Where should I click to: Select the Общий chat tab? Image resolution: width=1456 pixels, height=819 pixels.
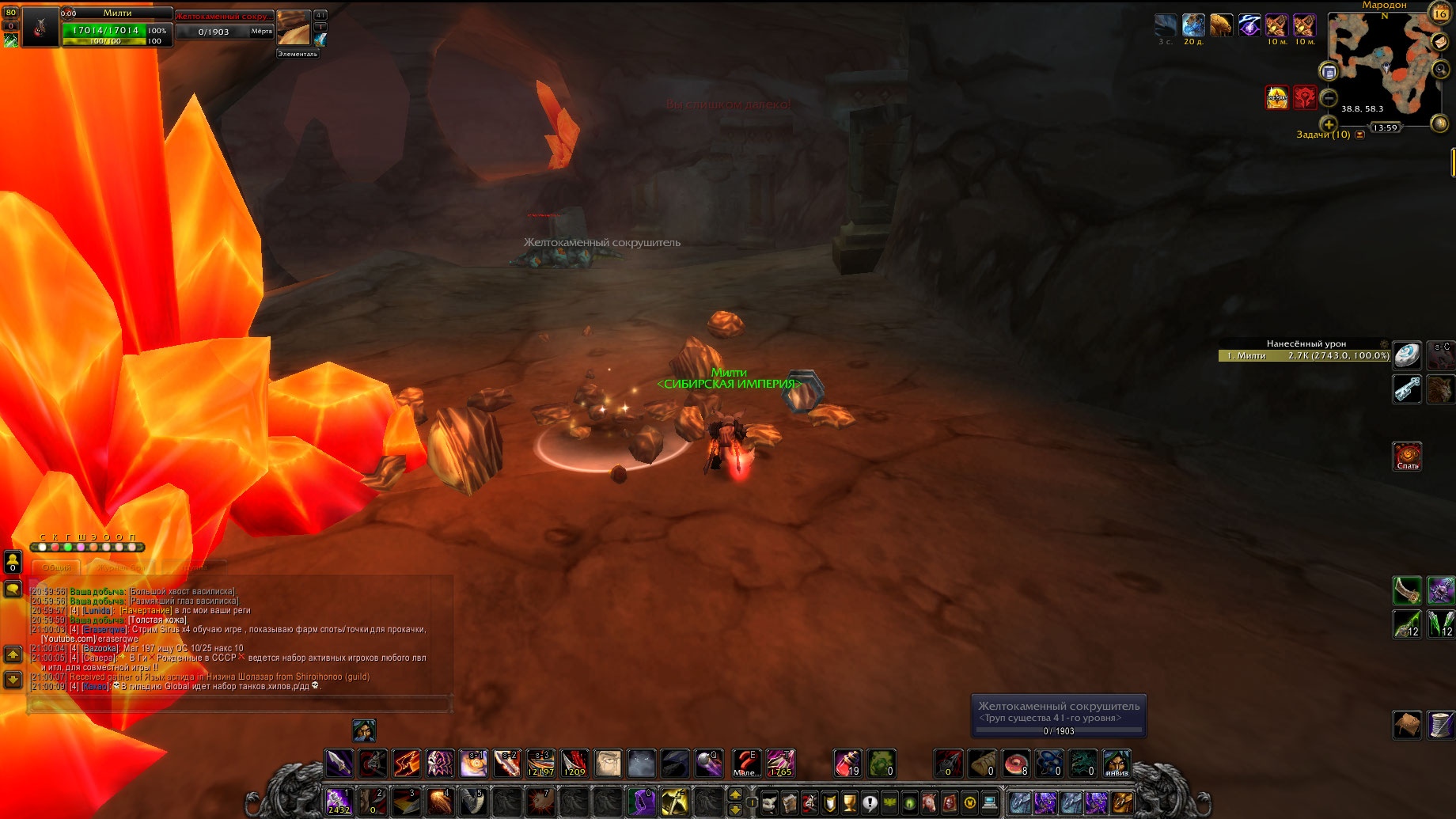pyautogui.click(x=56, y=567)
